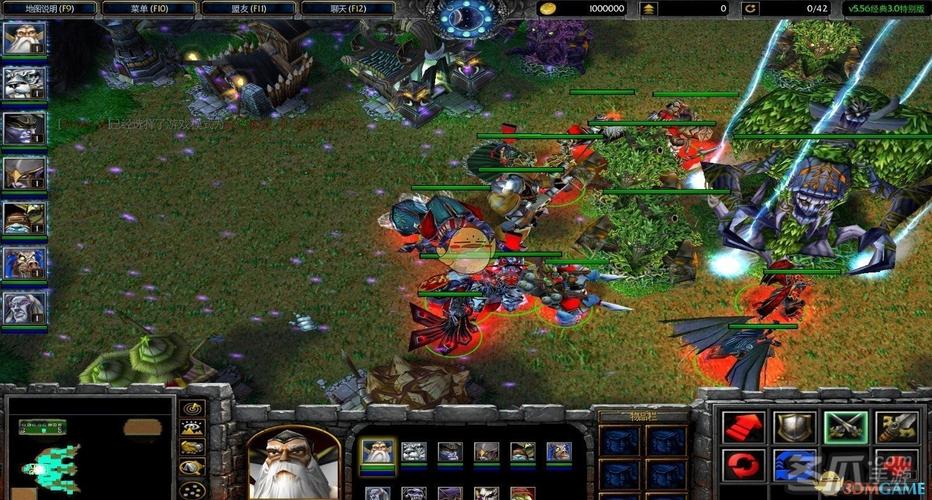Click the day-night clock at top center
The image size is (932, 500).
(466, 17)
